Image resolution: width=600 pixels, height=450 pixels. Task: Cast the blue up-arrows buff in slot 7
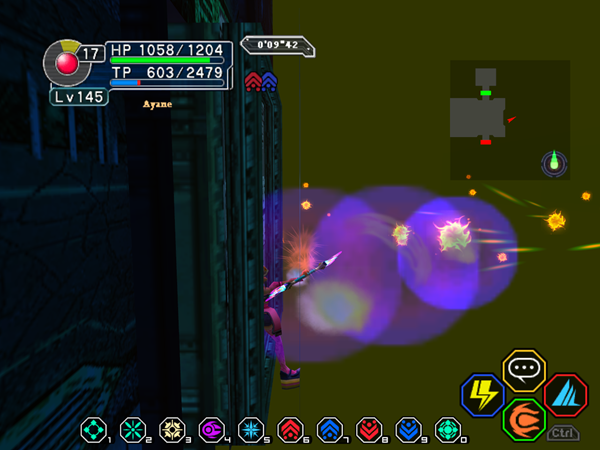330,430
